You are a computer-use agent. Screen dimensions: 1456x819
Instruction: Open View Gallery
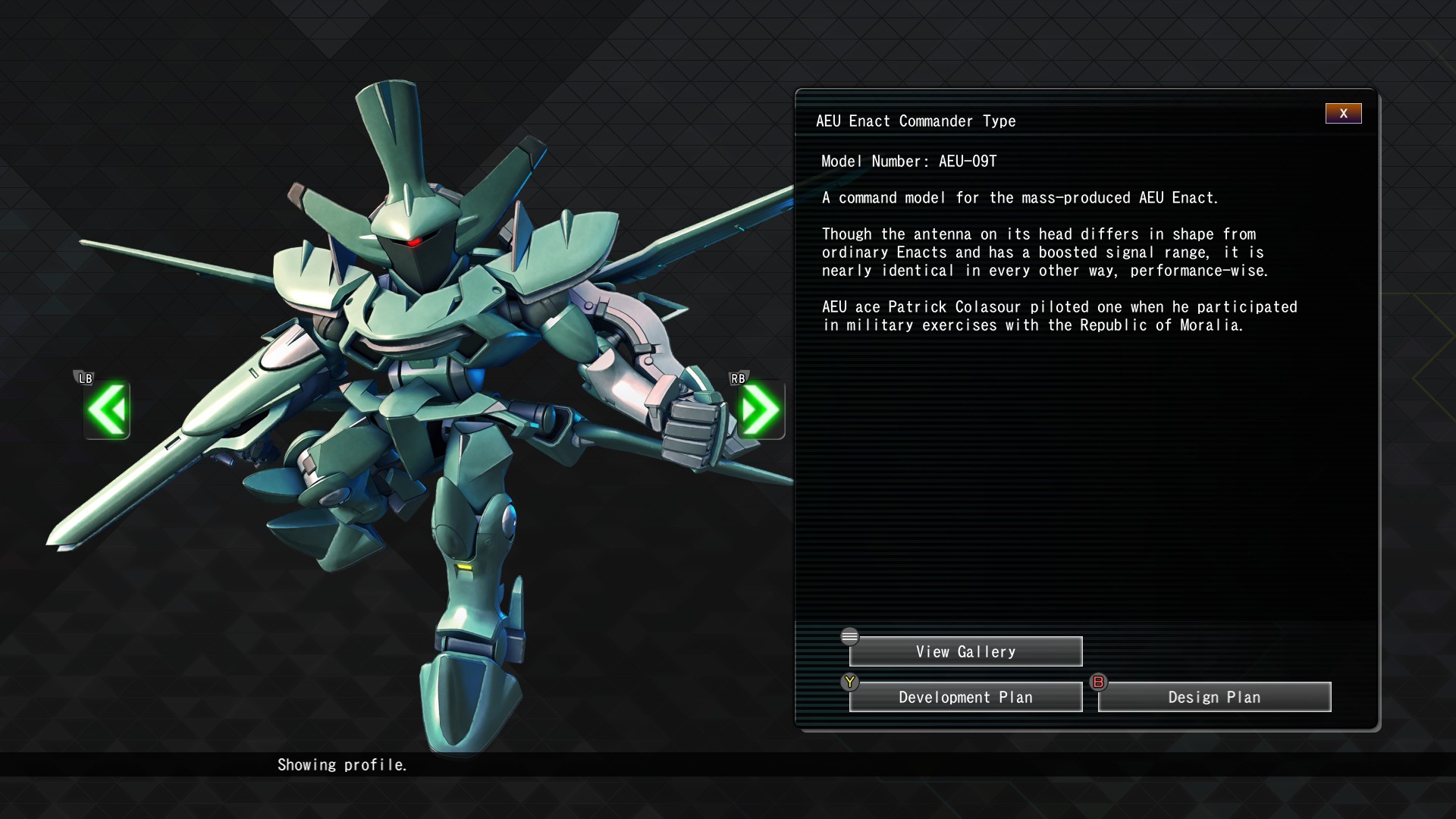965,651
